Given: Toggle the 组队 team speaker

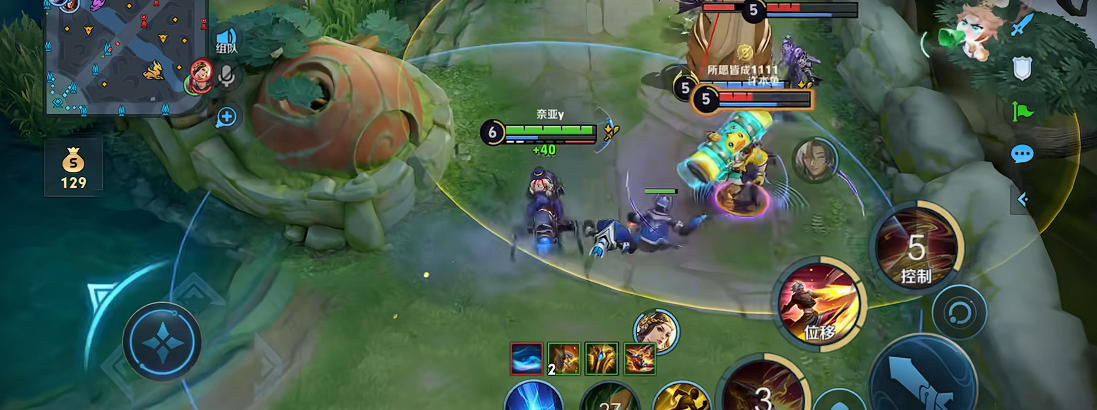Looking at the screenshot, I should 227,42.
